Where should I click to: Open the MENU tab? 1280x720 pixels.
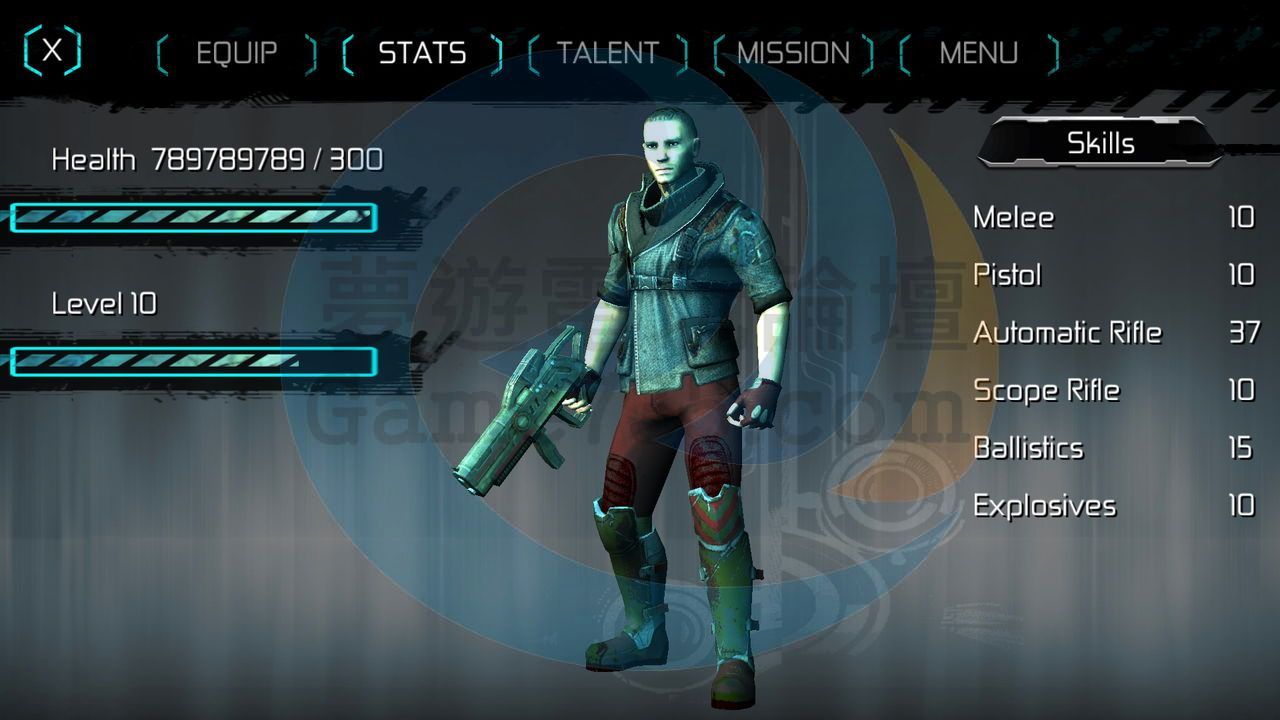(x=978, y=53)
